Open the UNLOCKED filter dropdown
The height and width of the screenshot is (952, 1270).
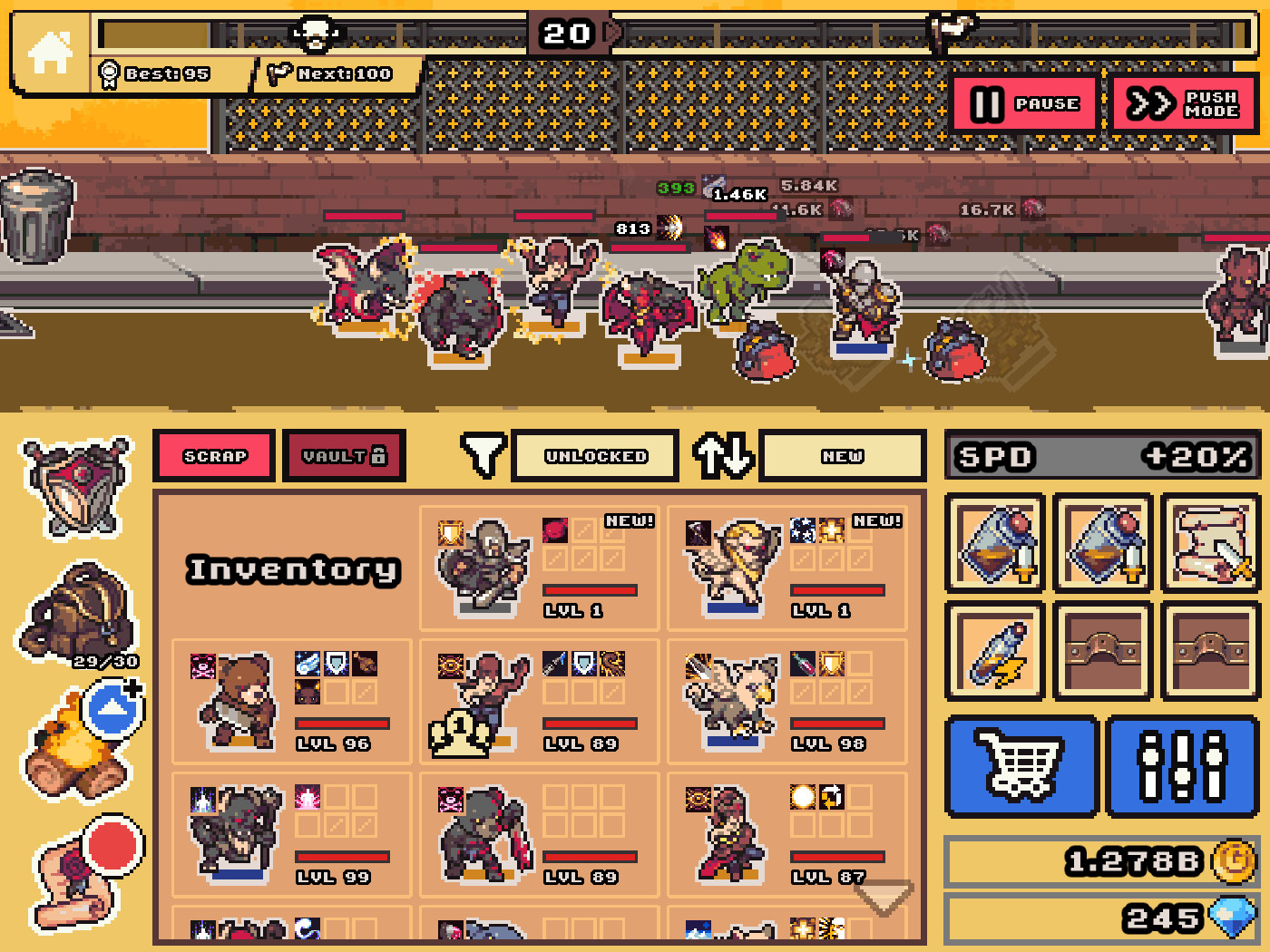594,455
